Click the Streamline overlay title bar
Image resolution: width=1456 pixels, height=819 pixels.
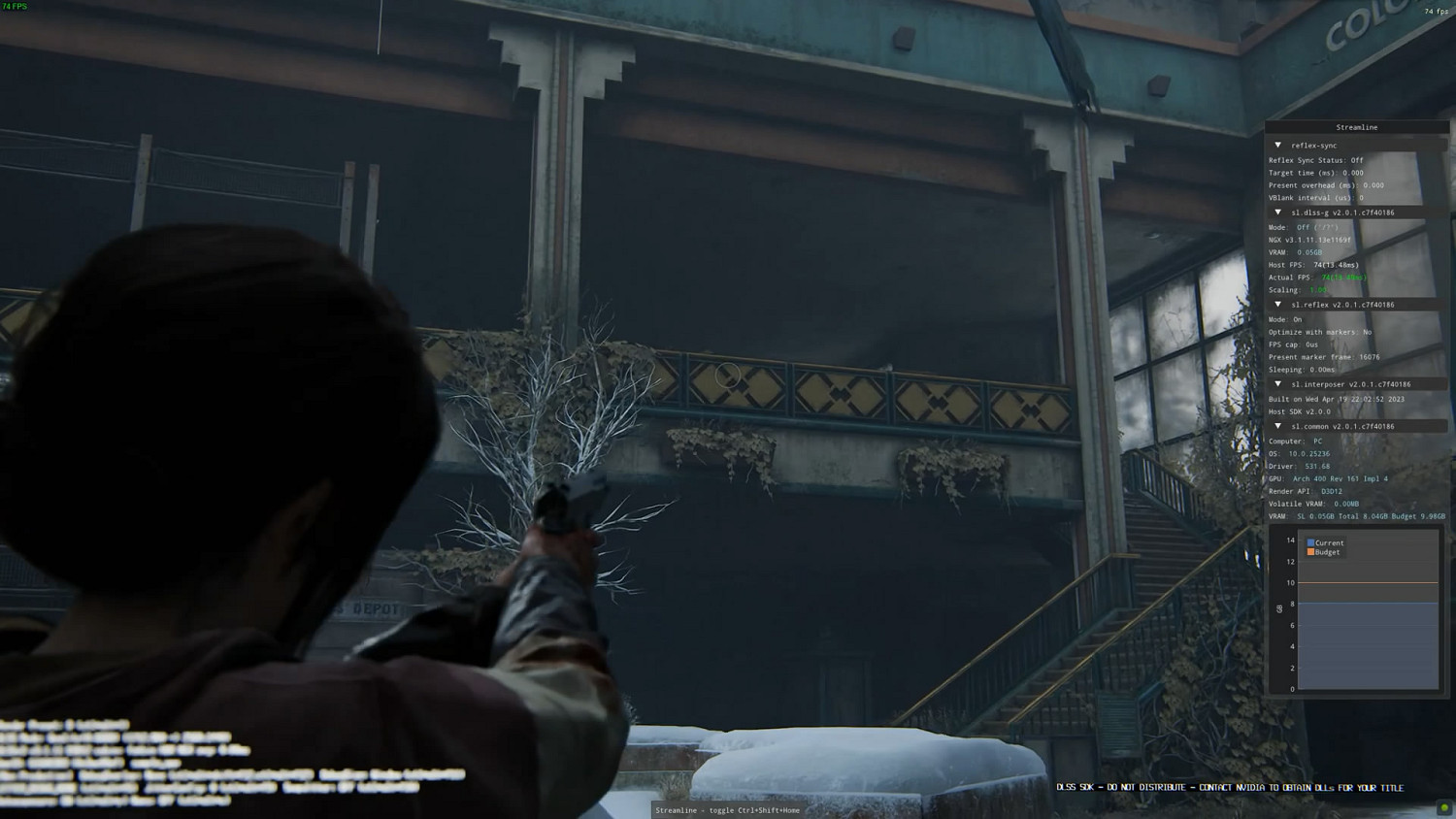tap(1355, 126)
